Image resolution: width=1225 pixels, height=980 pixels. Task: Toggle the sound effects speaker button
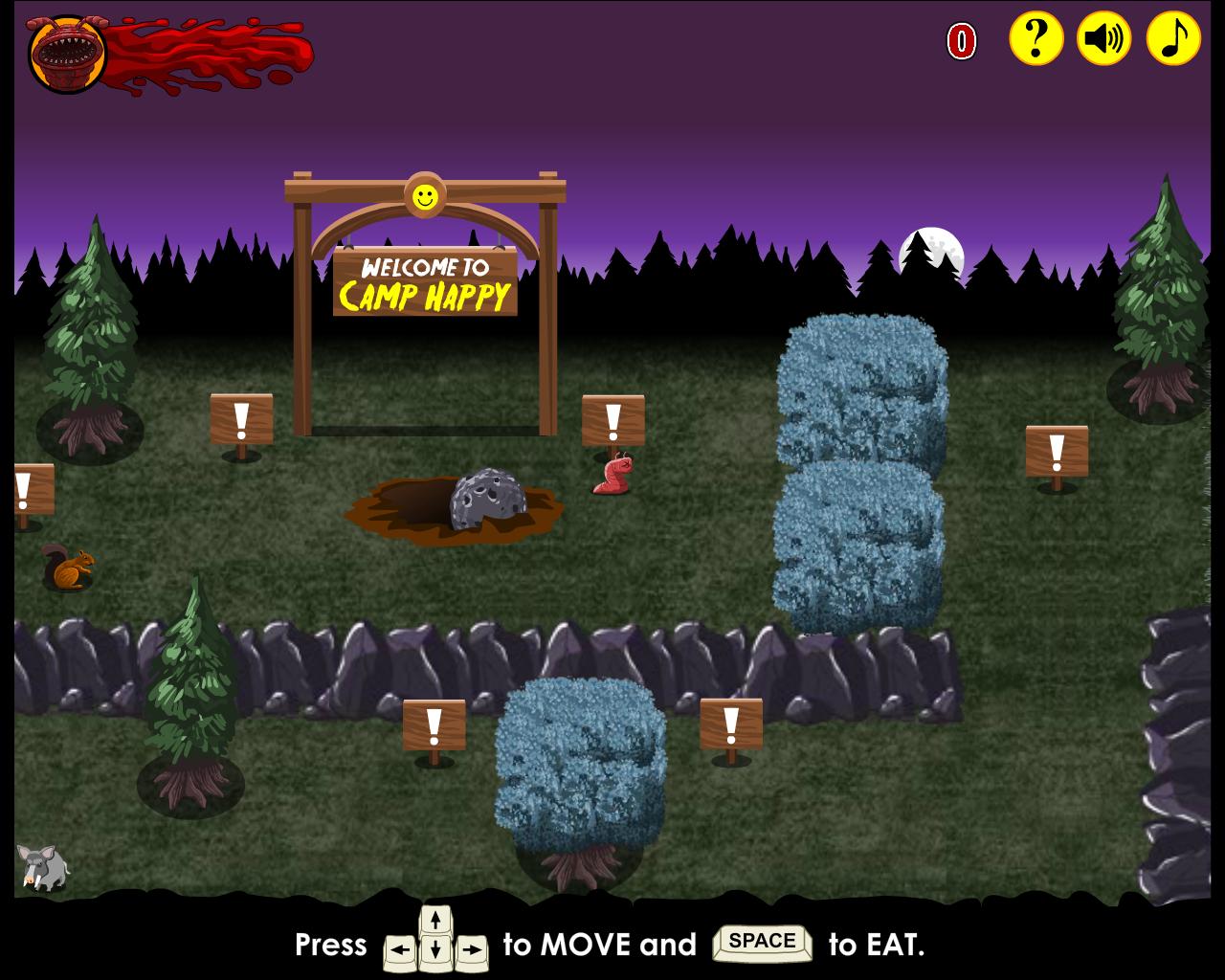pos(1103,39)
